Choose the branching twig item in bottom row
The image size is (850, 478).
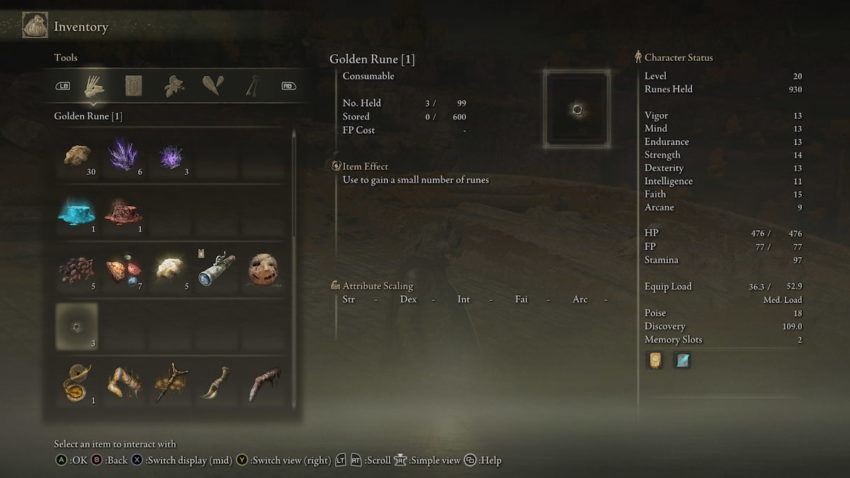pyautogui.click(x=169, y=383)
